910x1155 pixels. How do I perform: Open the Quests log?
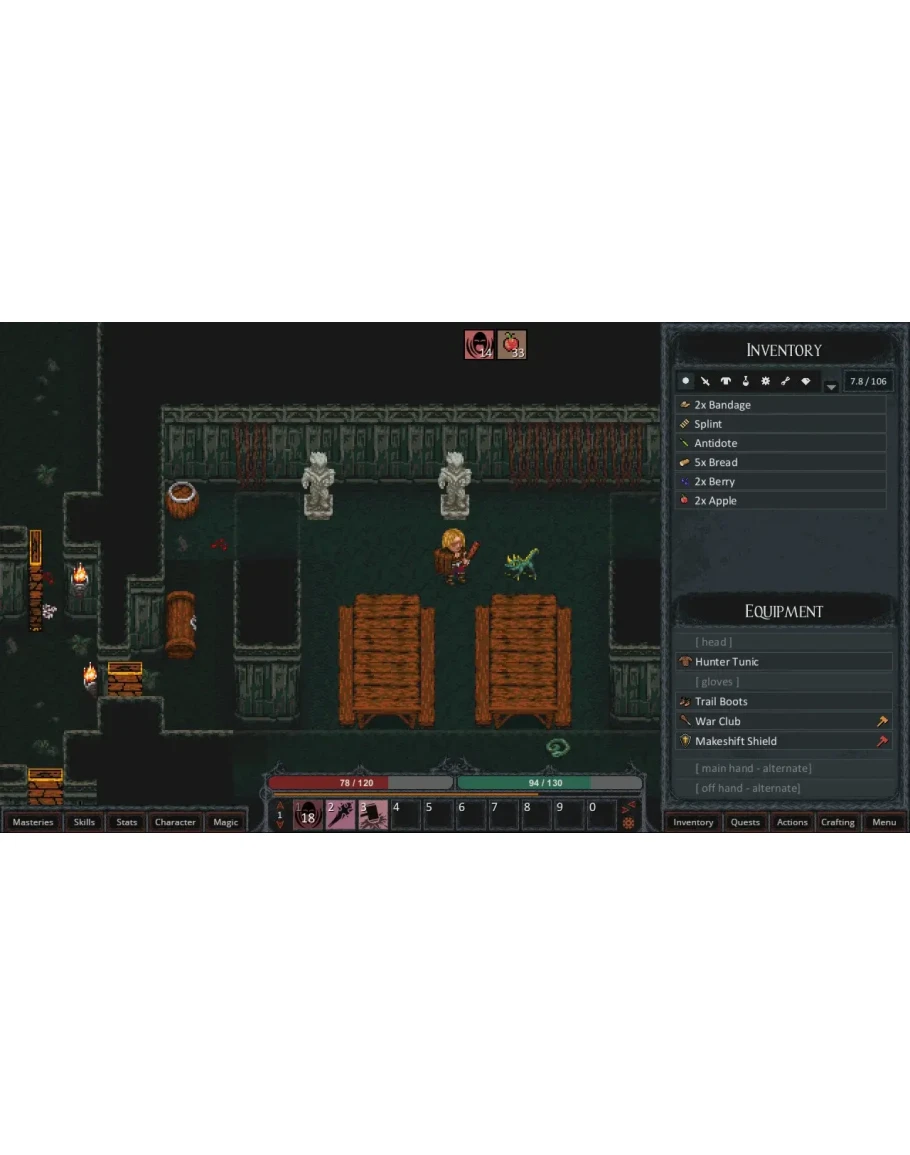click(745, 822)
